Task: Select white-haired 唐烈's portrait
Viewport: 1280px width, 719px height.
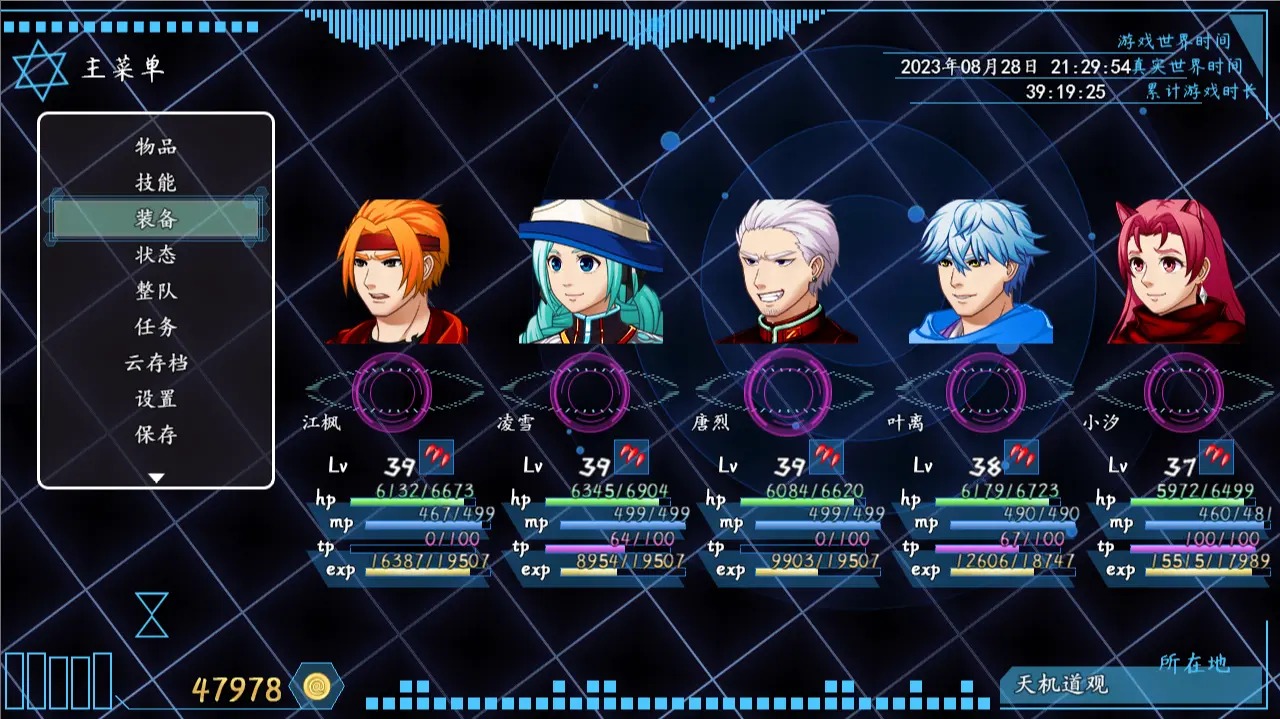Action: click(788, 272)
